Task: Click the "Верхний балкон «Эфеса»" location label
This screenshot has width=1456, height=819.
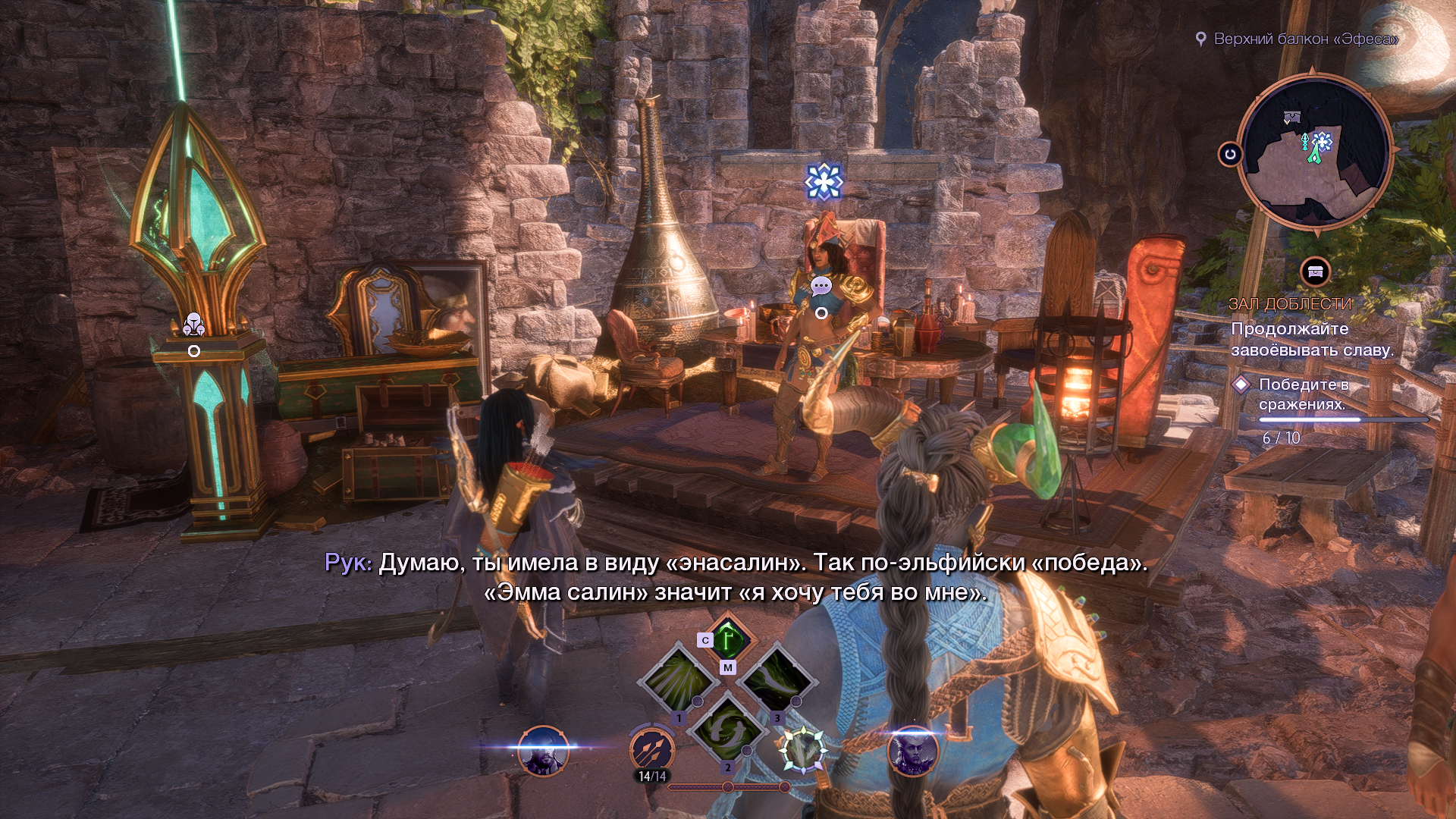Action: click(1305, 39)
